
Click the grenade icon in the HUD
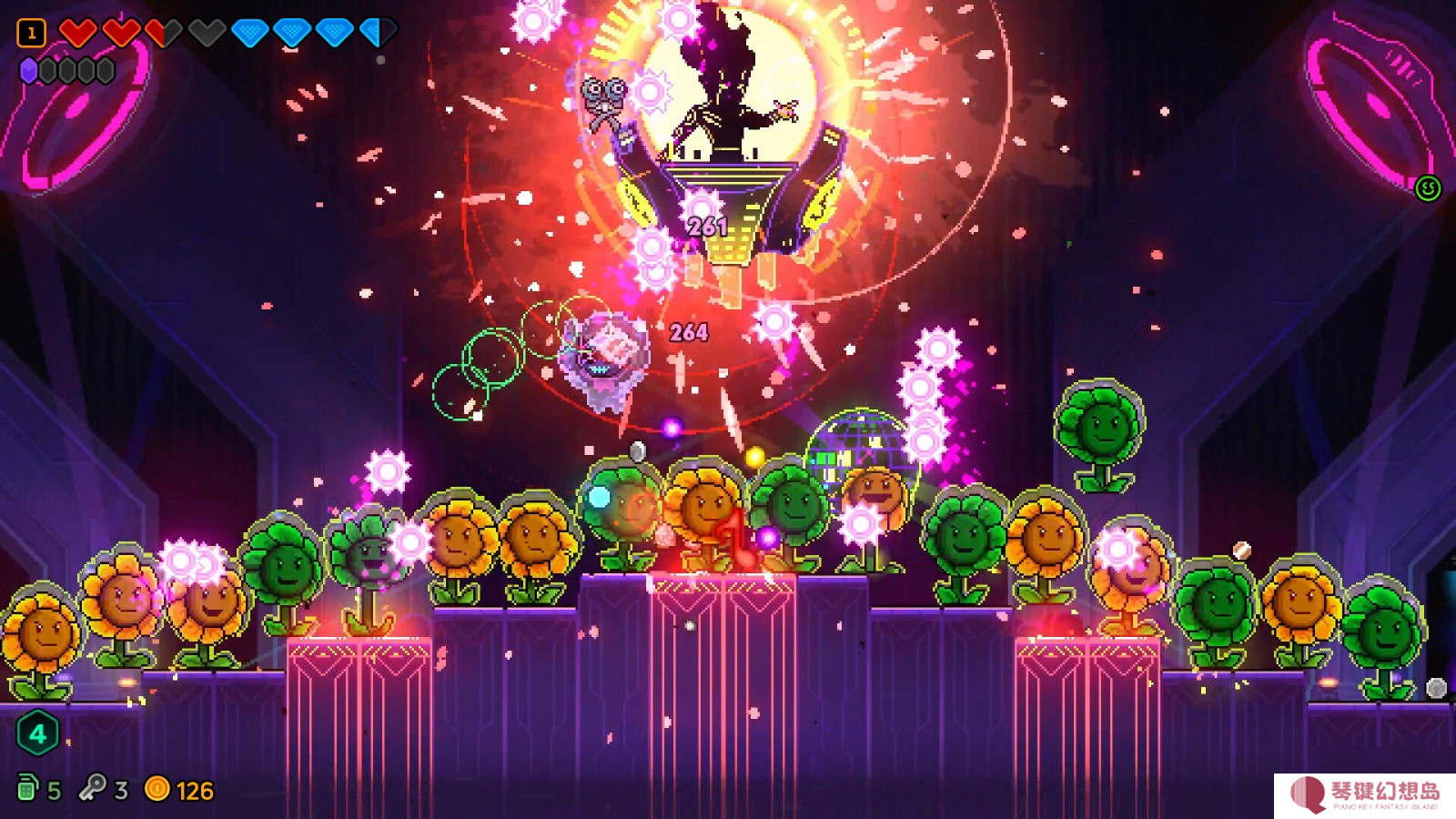[27, 788]
